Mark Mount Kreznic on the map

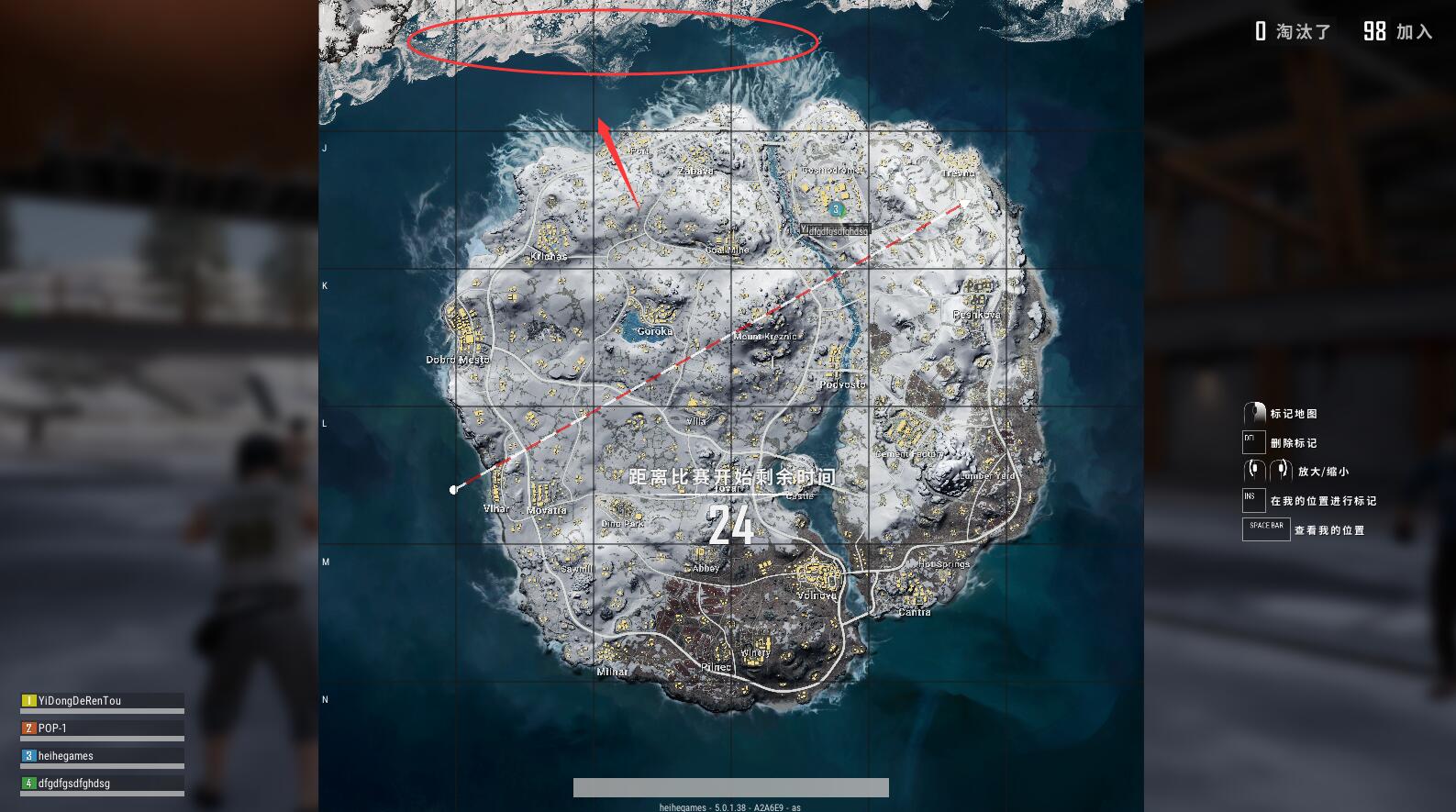coord(766,337)
